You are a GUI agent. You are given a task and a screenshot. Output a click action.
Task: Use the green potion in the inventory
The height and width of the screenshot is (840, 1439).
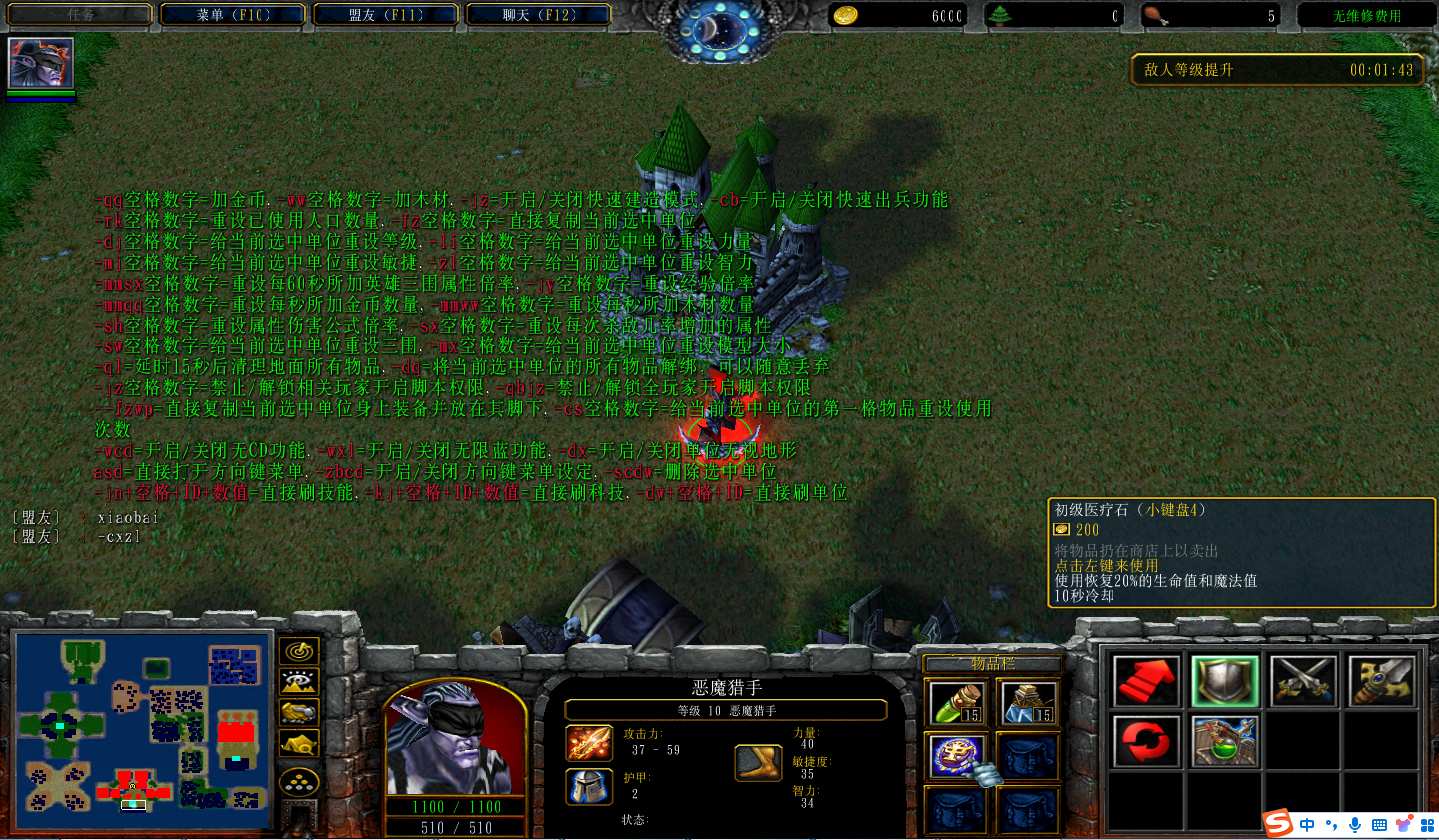tap(957, 703)
